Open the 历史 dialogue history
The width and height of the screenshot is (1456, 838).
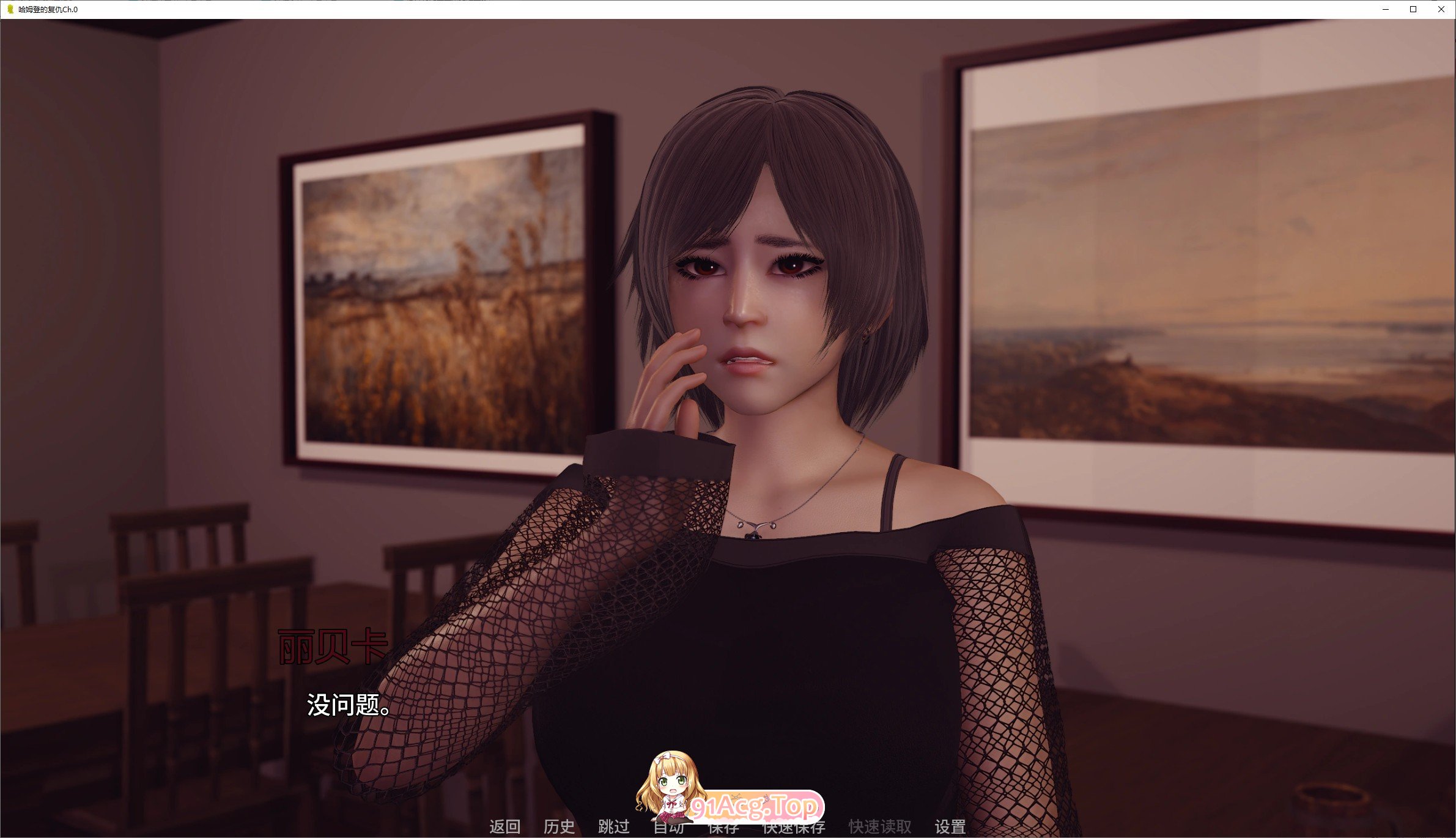pyautogui.click(x=558, y=828)
